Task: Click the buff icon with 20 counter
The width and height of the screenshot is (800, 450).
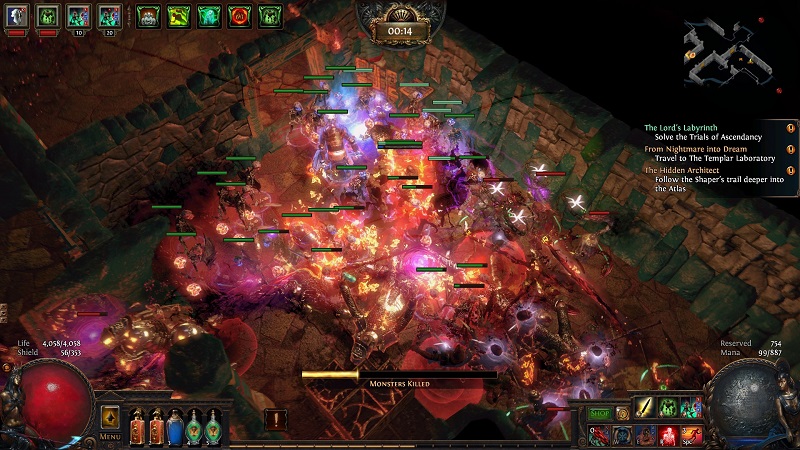Action: [x=110, y=16]
